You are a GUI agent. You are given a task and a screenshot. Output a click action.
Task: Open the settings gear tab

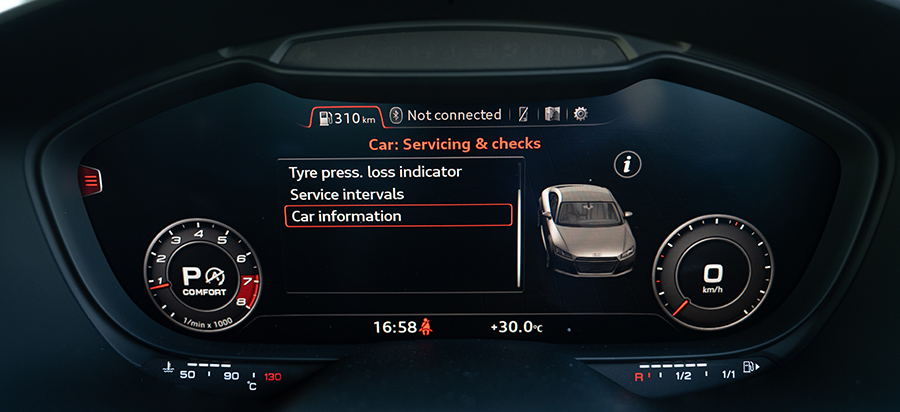tap(580, 115)
